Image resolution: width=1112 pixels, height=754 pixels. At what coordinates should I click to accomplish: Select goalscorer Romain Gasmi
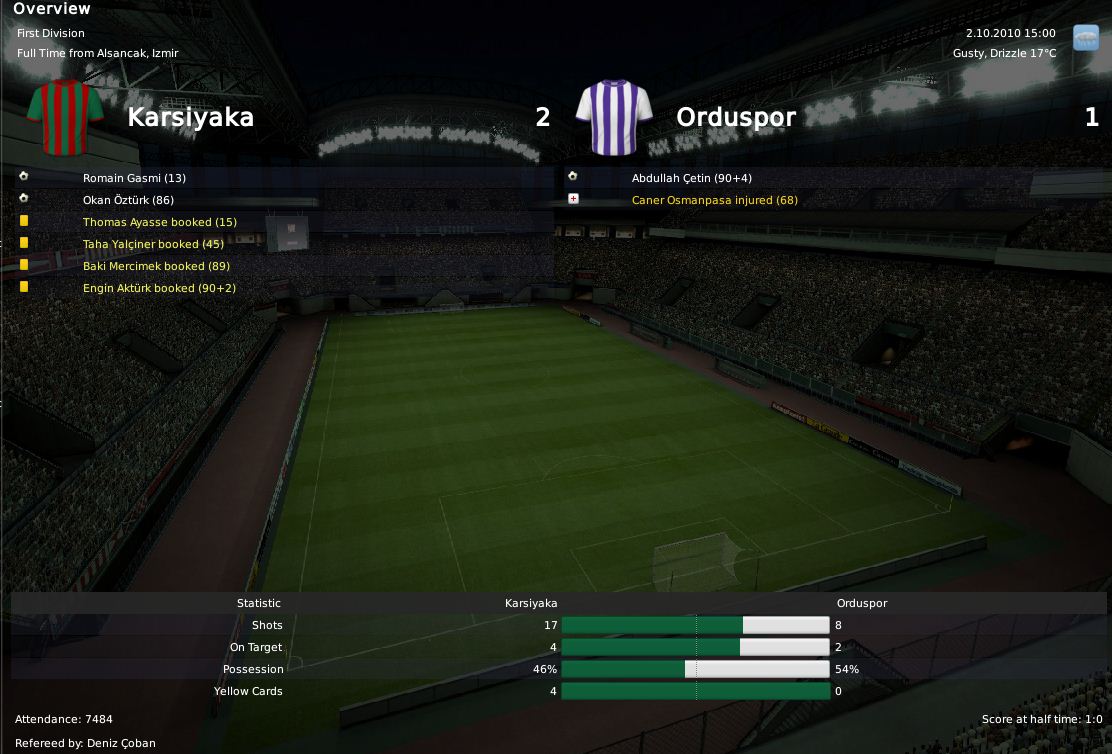tap(134, 178)
